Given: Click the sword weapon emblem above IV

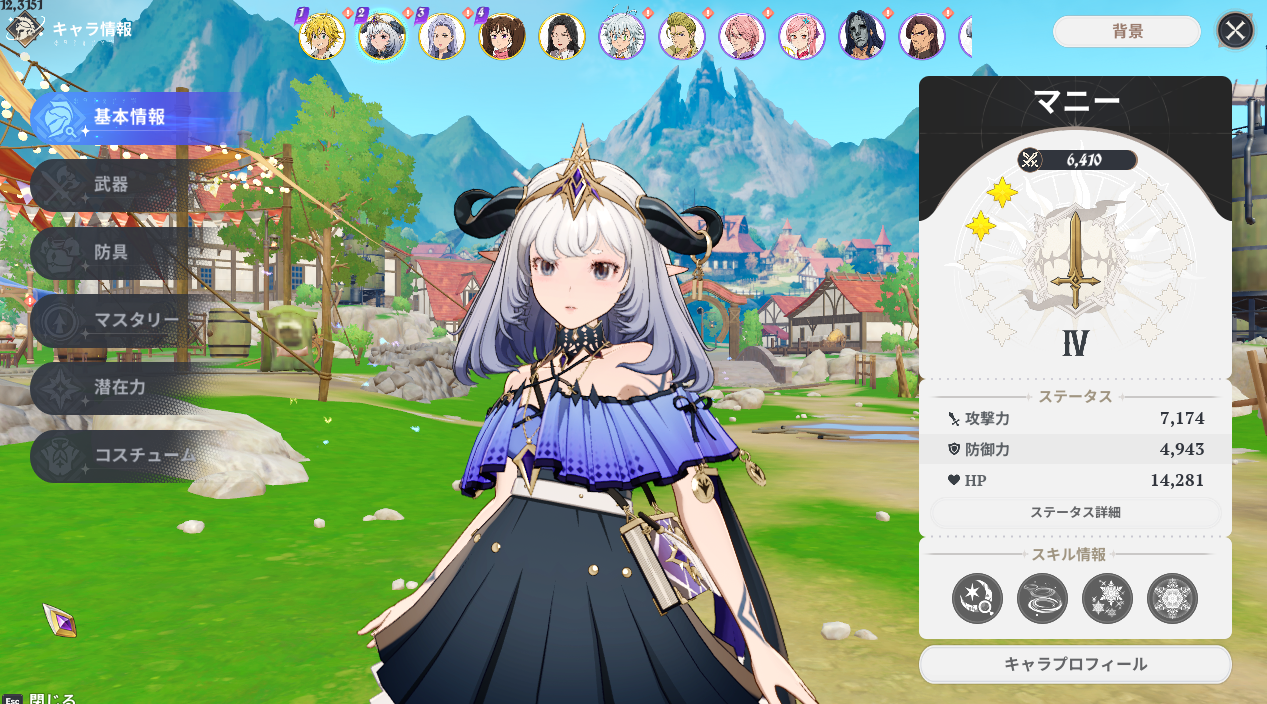Looking at the screenshot, I should point(1075,260).
